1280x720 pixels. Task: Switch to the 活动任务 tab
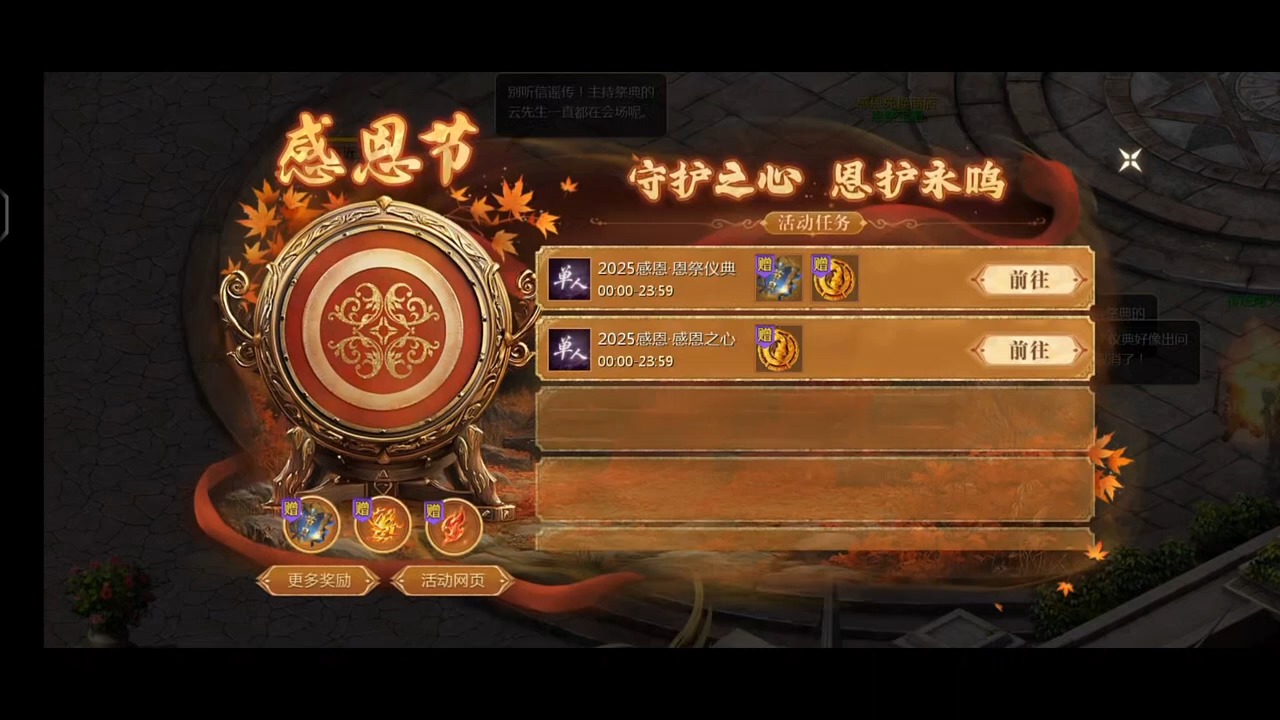813,223
